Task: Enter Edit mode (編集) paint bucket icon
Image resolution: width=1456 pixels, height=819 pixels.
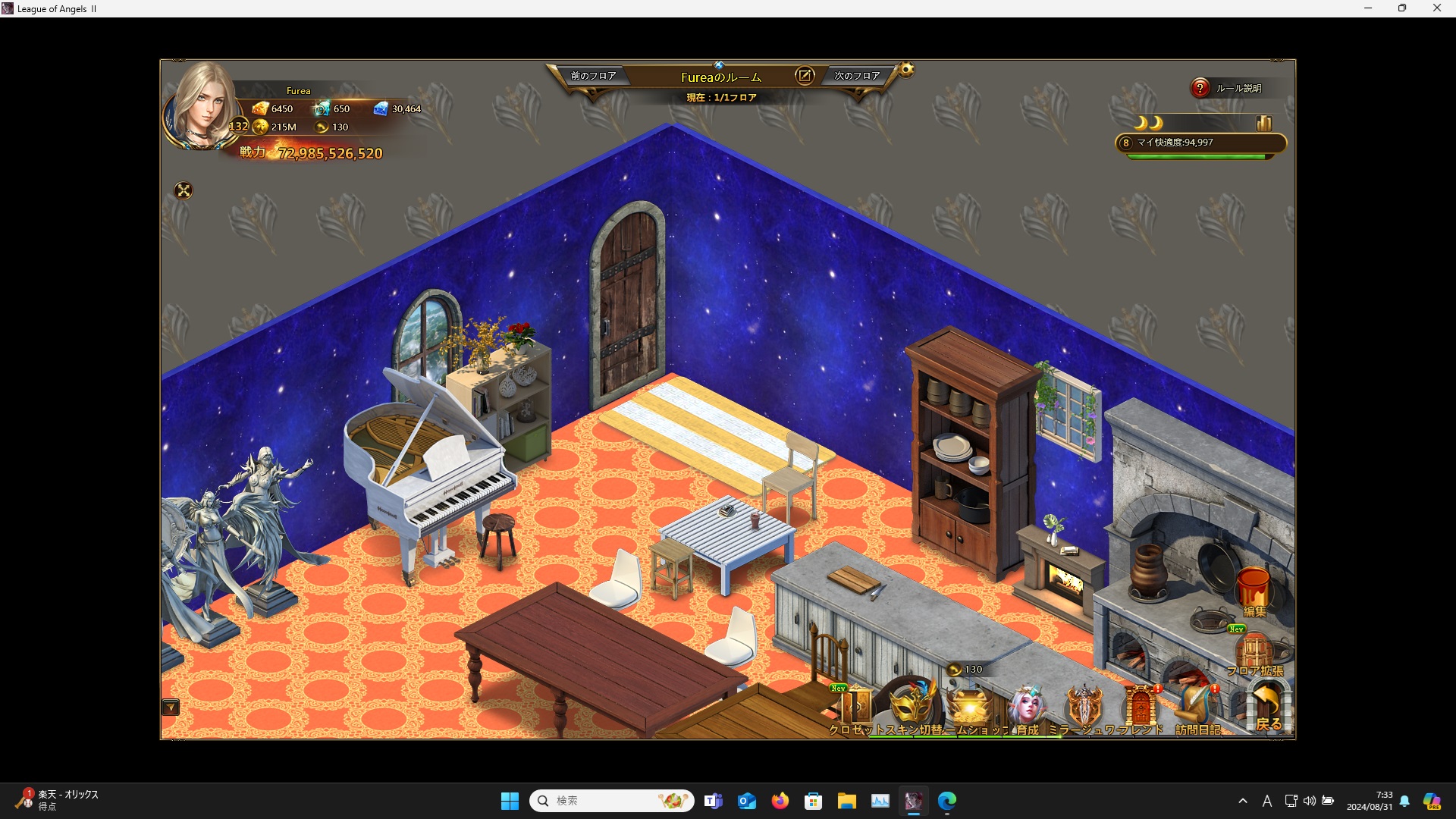Action: point(1254,590)
